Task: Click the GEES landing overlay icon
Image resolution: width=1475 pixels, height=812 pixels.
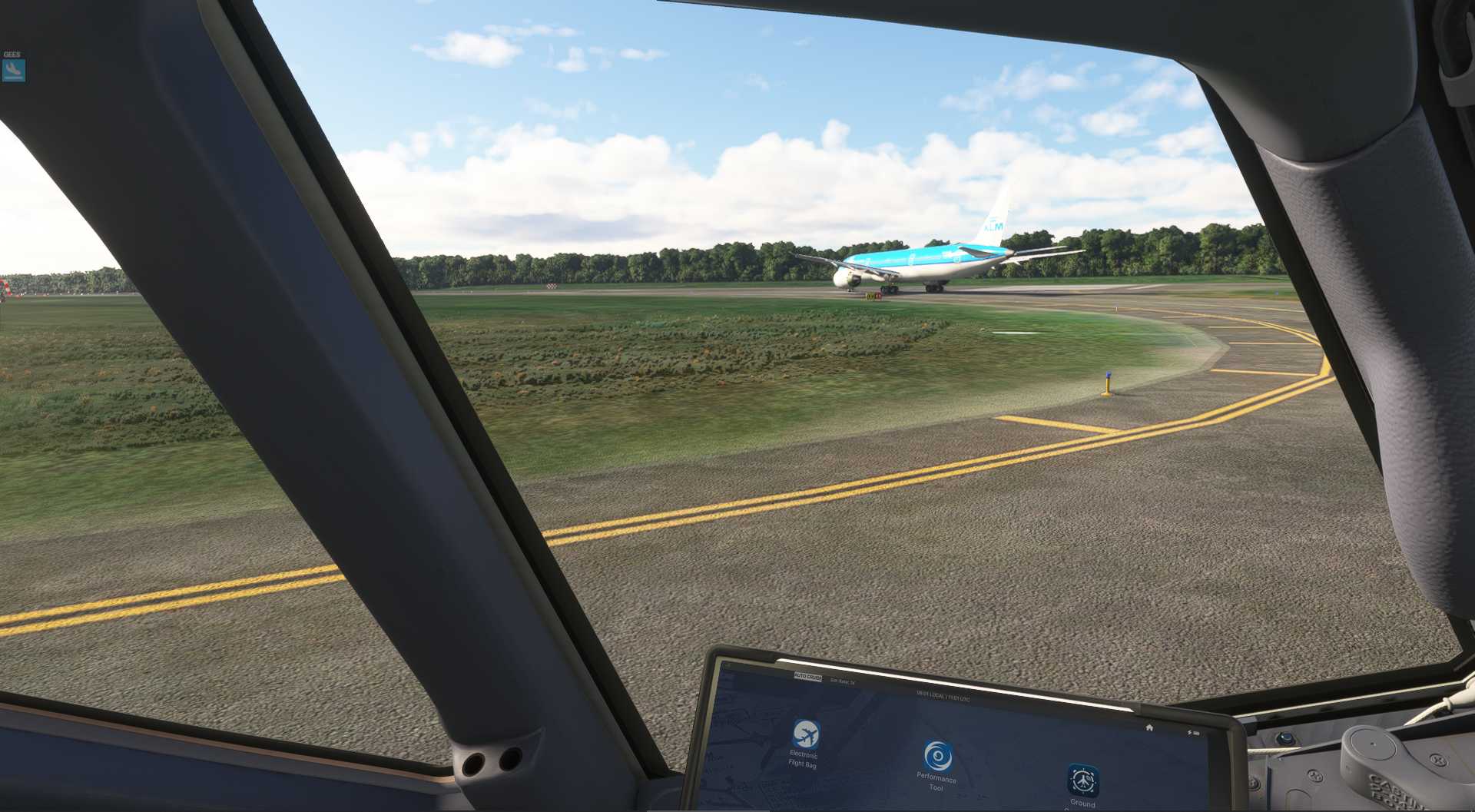Action: 13,71
